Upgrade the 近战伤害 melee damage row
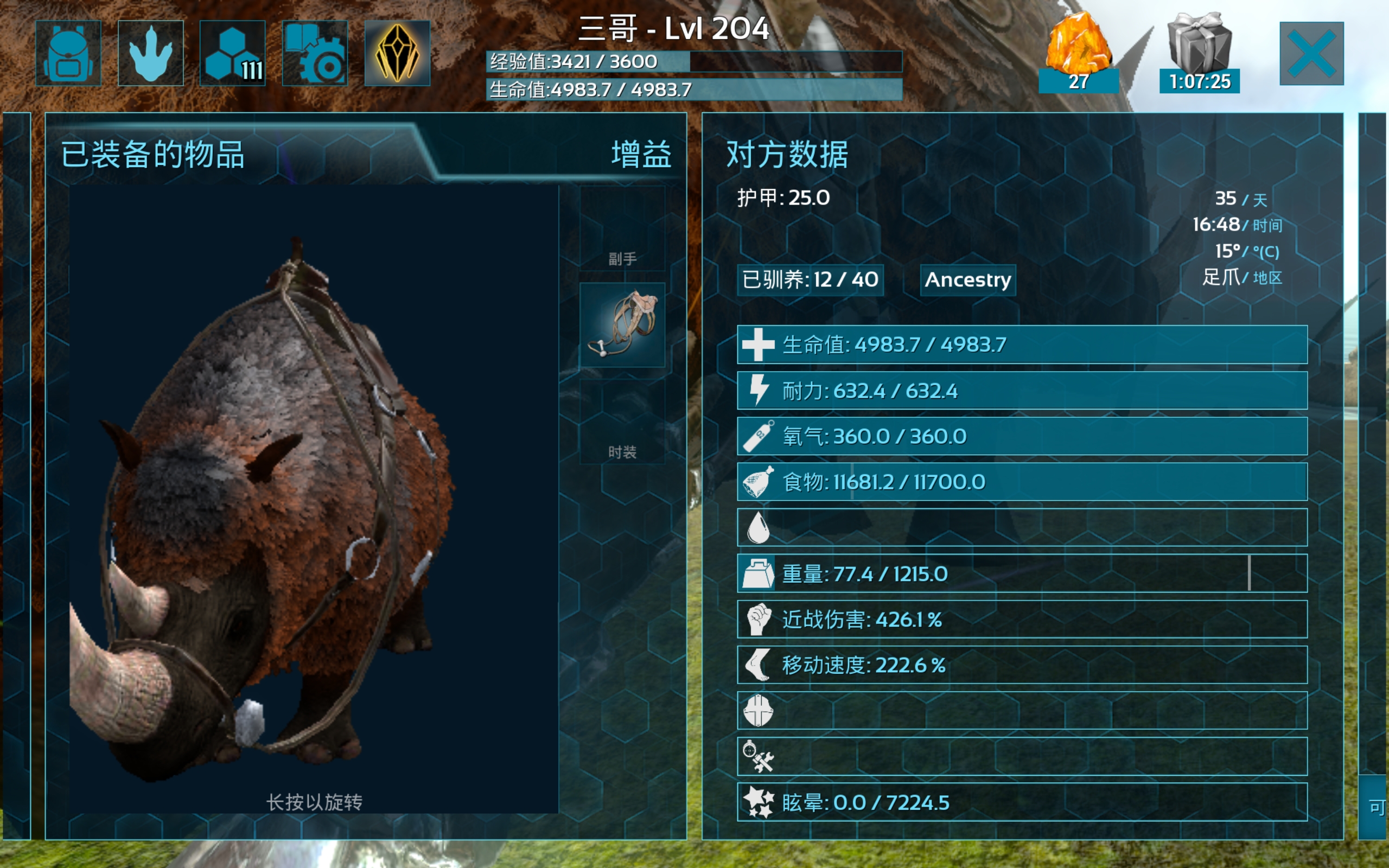Screen dimensions: 1389x868 (x=1022, y=620)
